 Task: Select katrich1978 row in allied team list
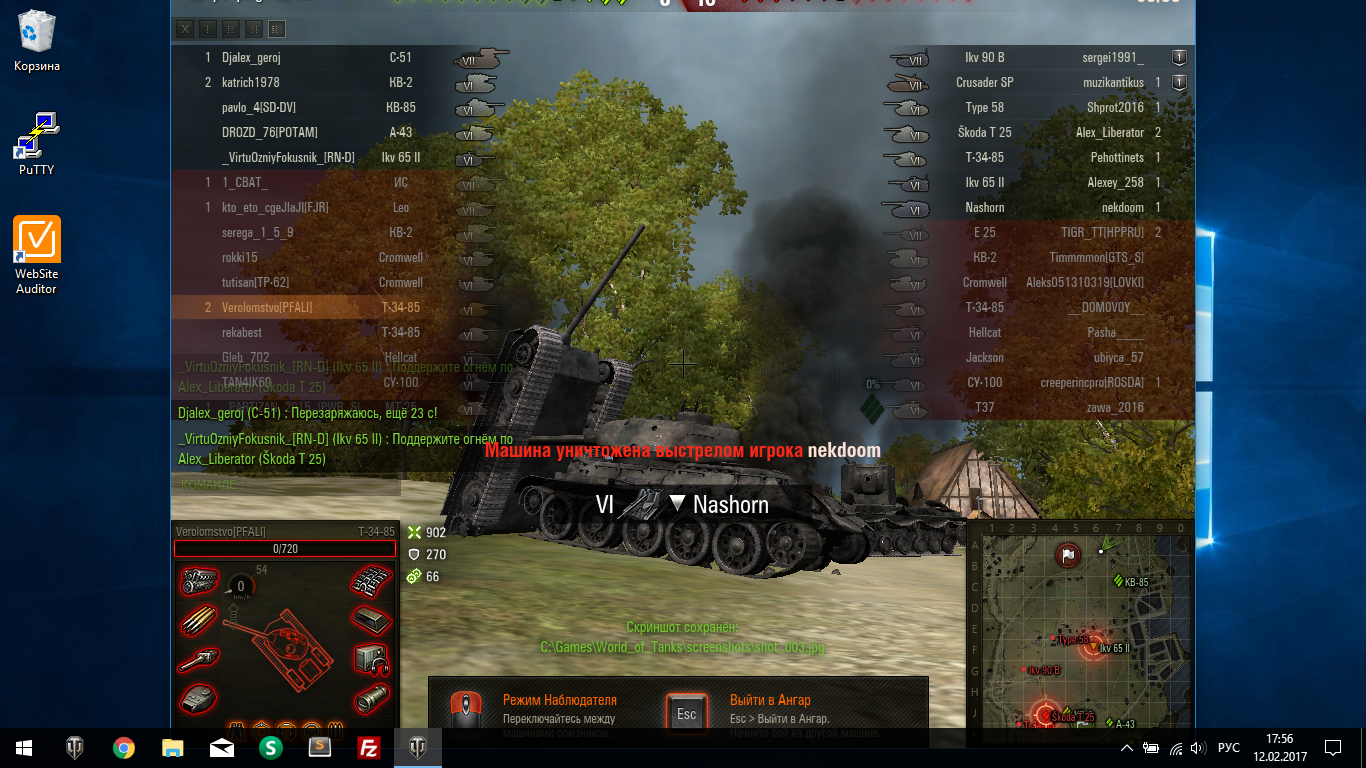(x=251, y=83)
